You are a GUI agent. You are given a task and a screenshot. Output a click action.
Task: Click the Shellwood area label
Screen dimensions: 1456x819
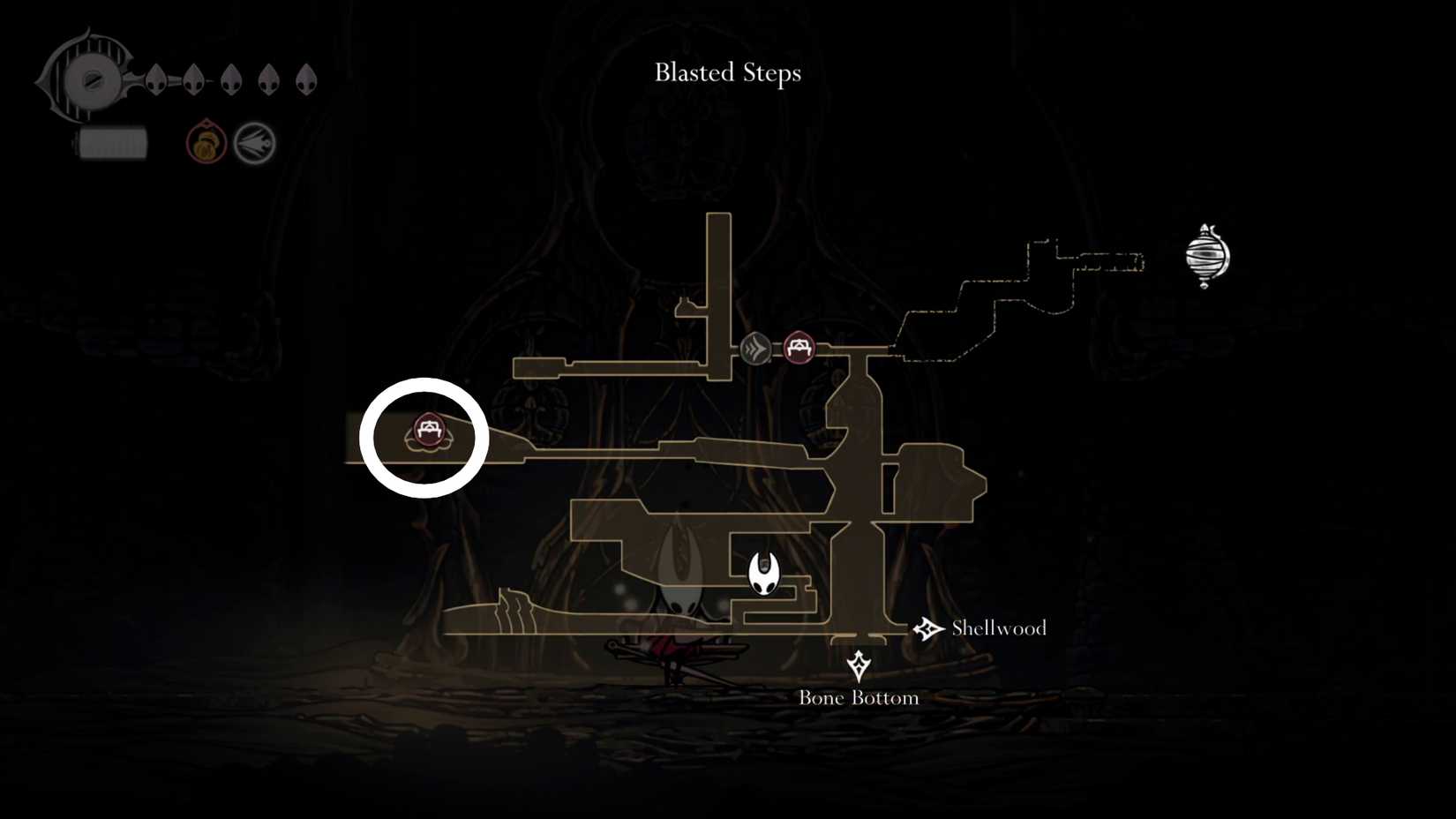(998, 628)
